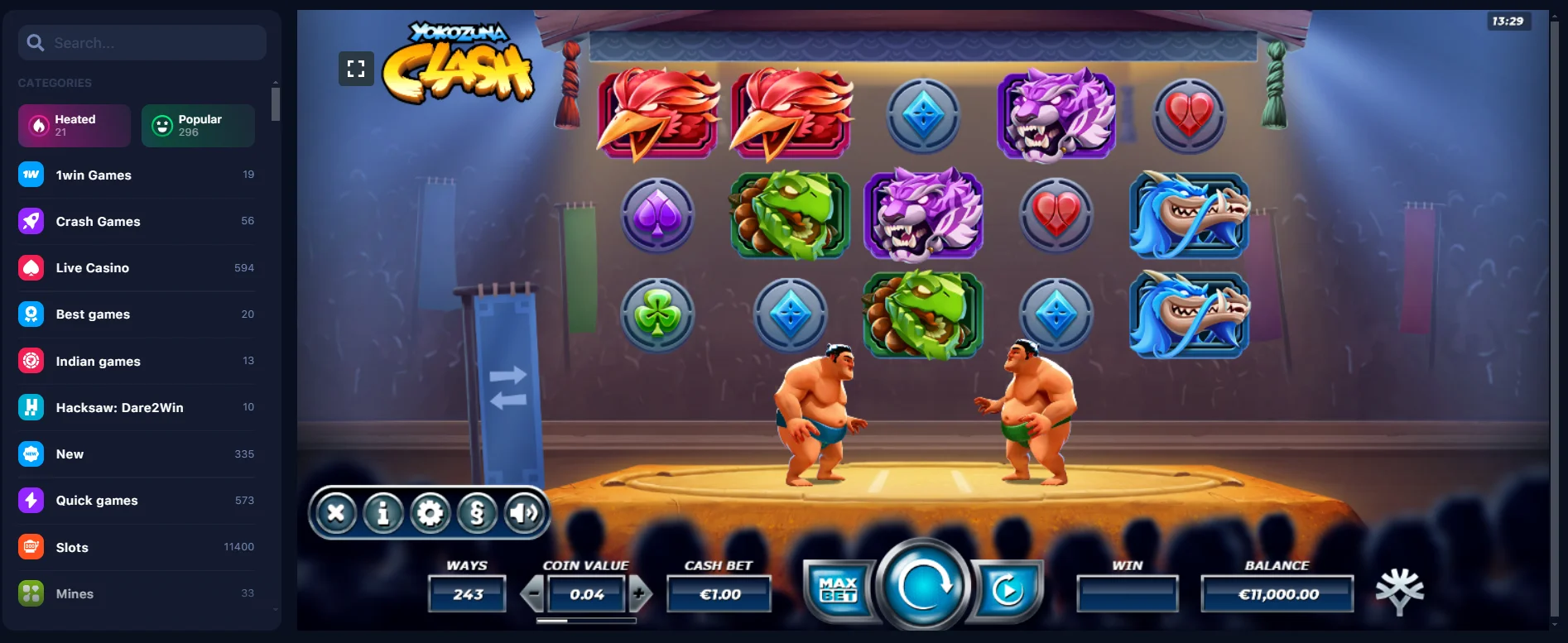The height and width of the screenshot is (643, 1568).
Task: Open the game info panel
Action: [x=382, y=514]
